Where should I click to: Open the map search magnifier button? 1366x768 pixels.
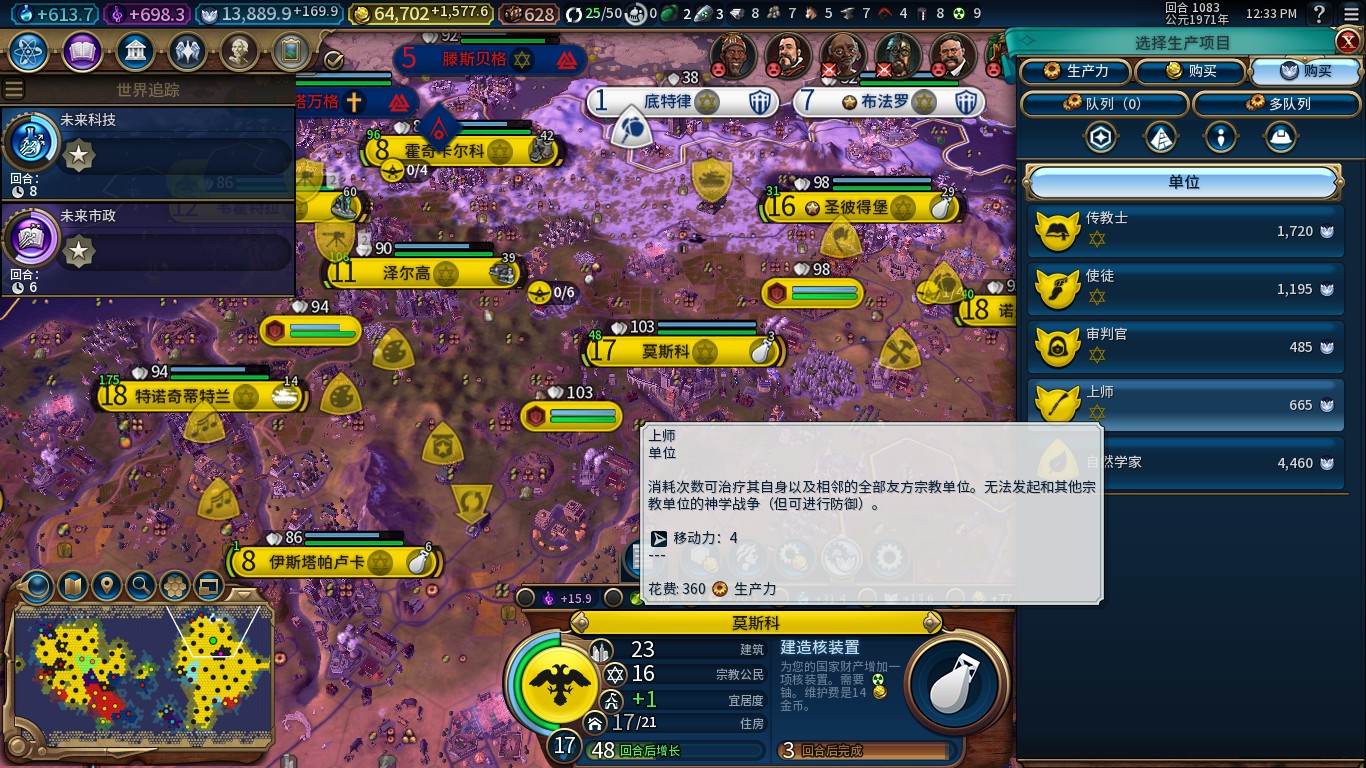click(x=141, y=585)
